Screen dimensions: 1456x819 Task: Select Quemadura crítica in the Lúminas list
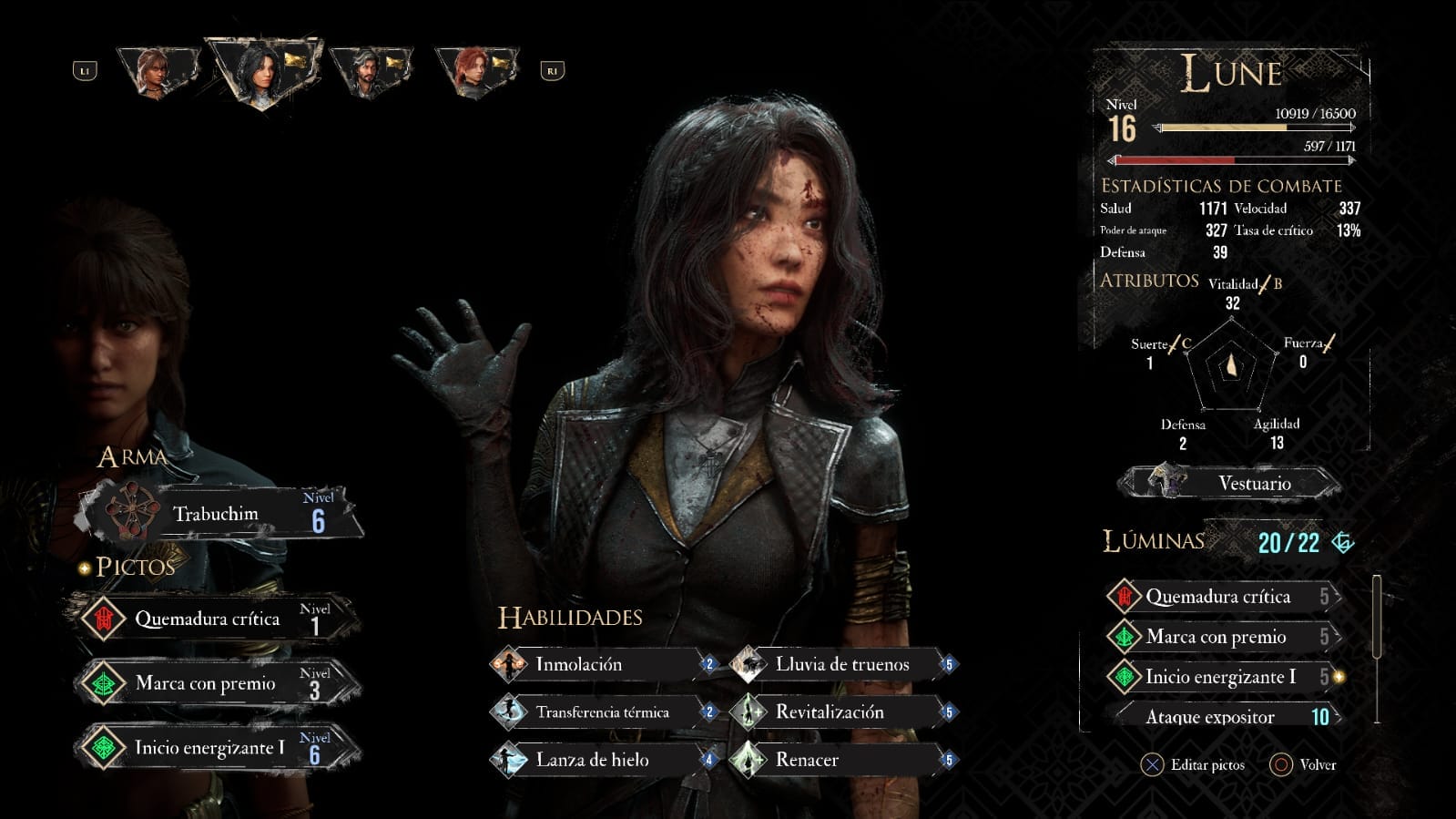pyautogui.click(x=1220, y=597)
